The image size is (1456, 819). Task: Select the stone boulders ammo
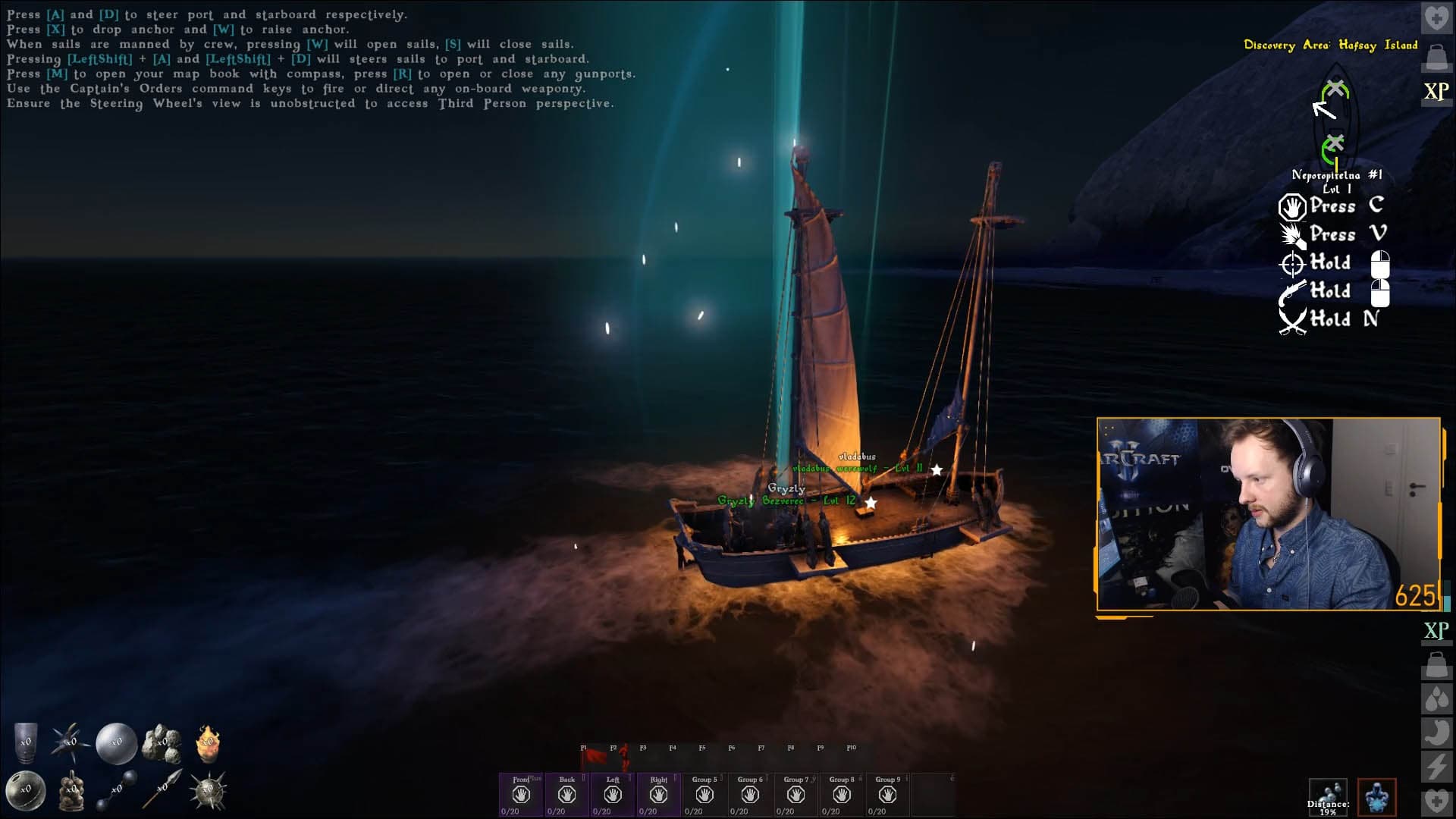(x=162, y=743)
